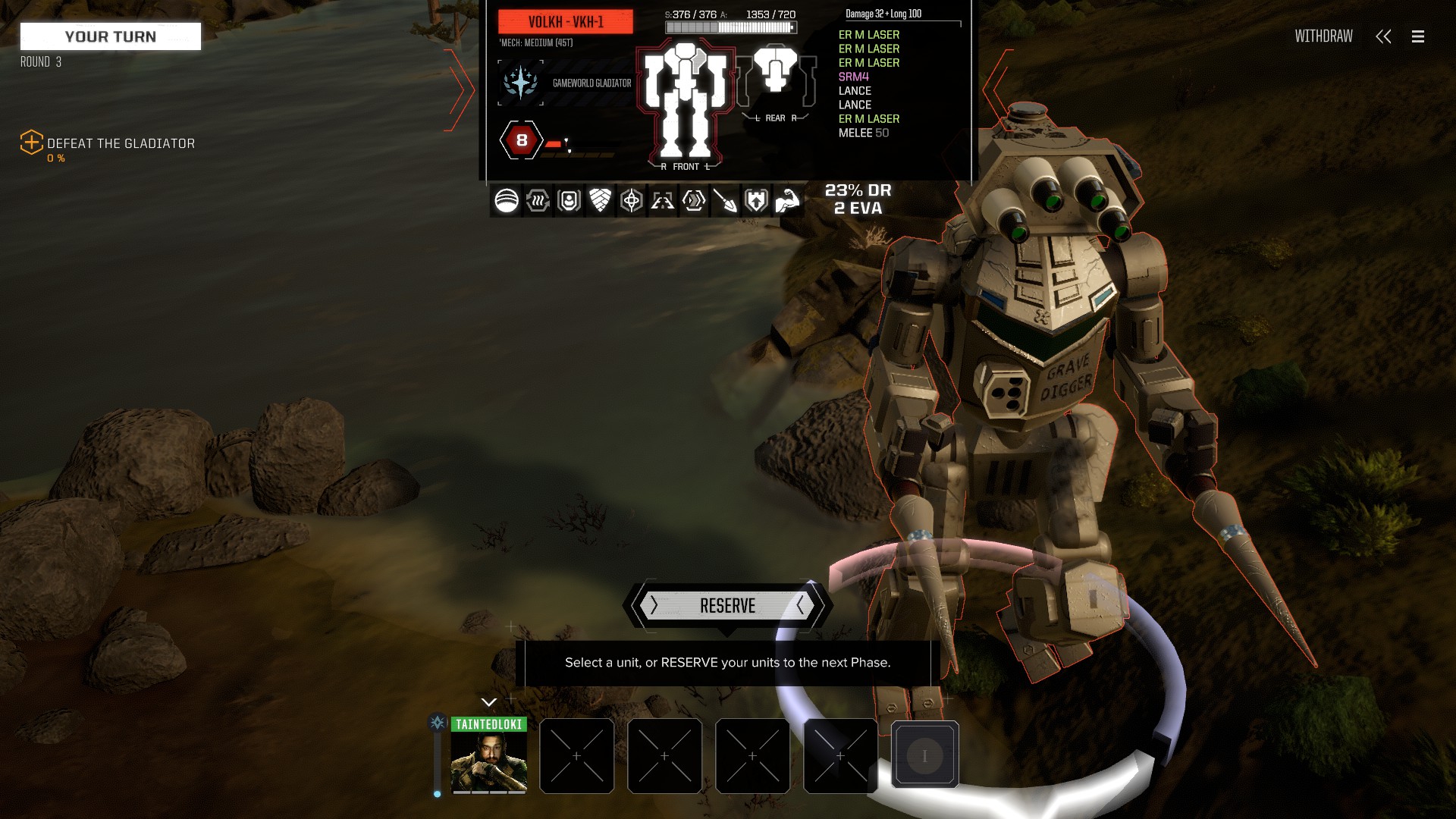Click the pilot badge status icon
The width and height of the screenshot is (1456, 819).
tap(569, 201)
